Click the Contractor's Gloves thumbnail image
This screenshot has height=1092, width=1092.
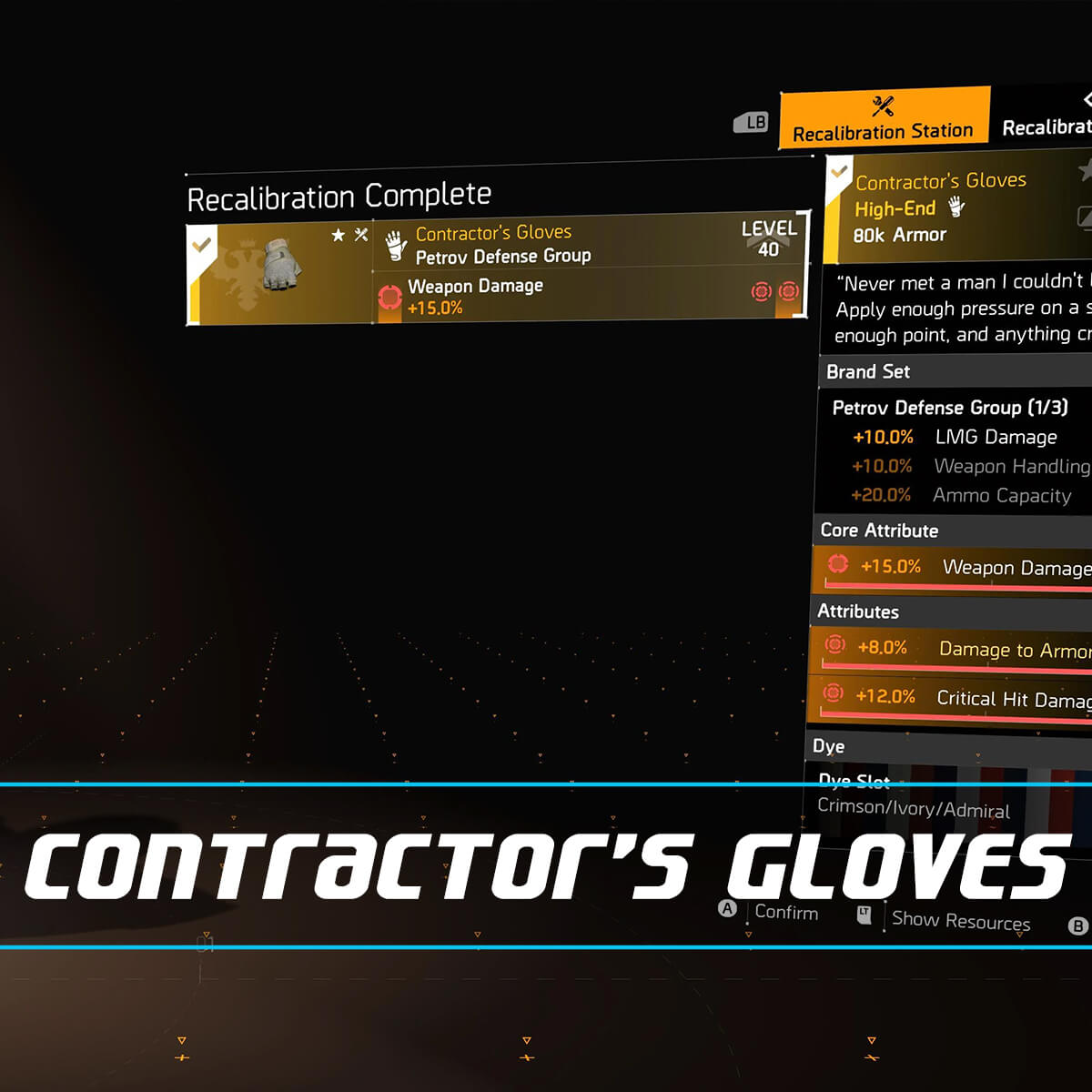(x=281, y=267)
